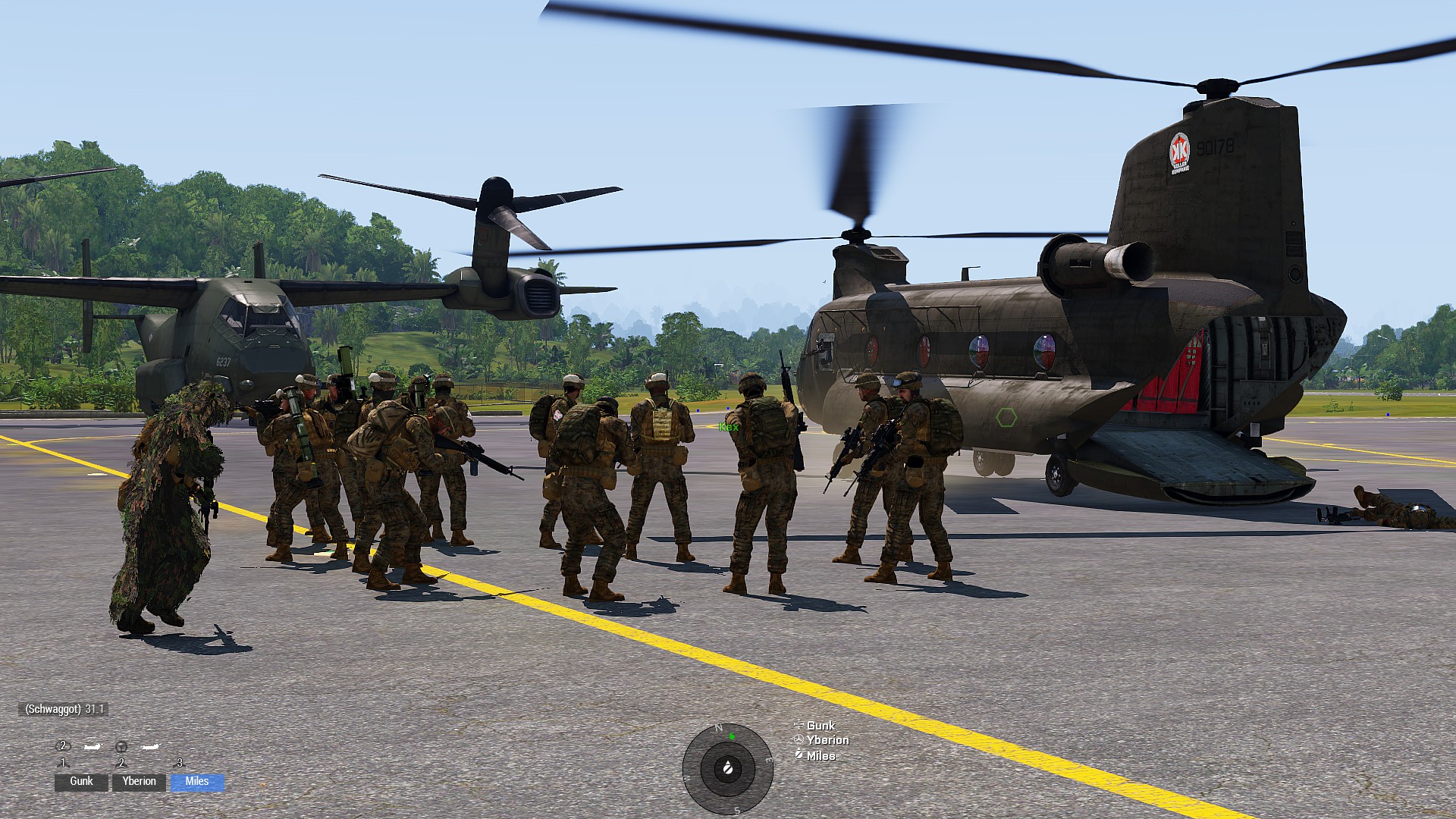Click the green dot on the radar
Image resolution: width=1456 pixels, height=819 pixels.
tap(732, 736)
